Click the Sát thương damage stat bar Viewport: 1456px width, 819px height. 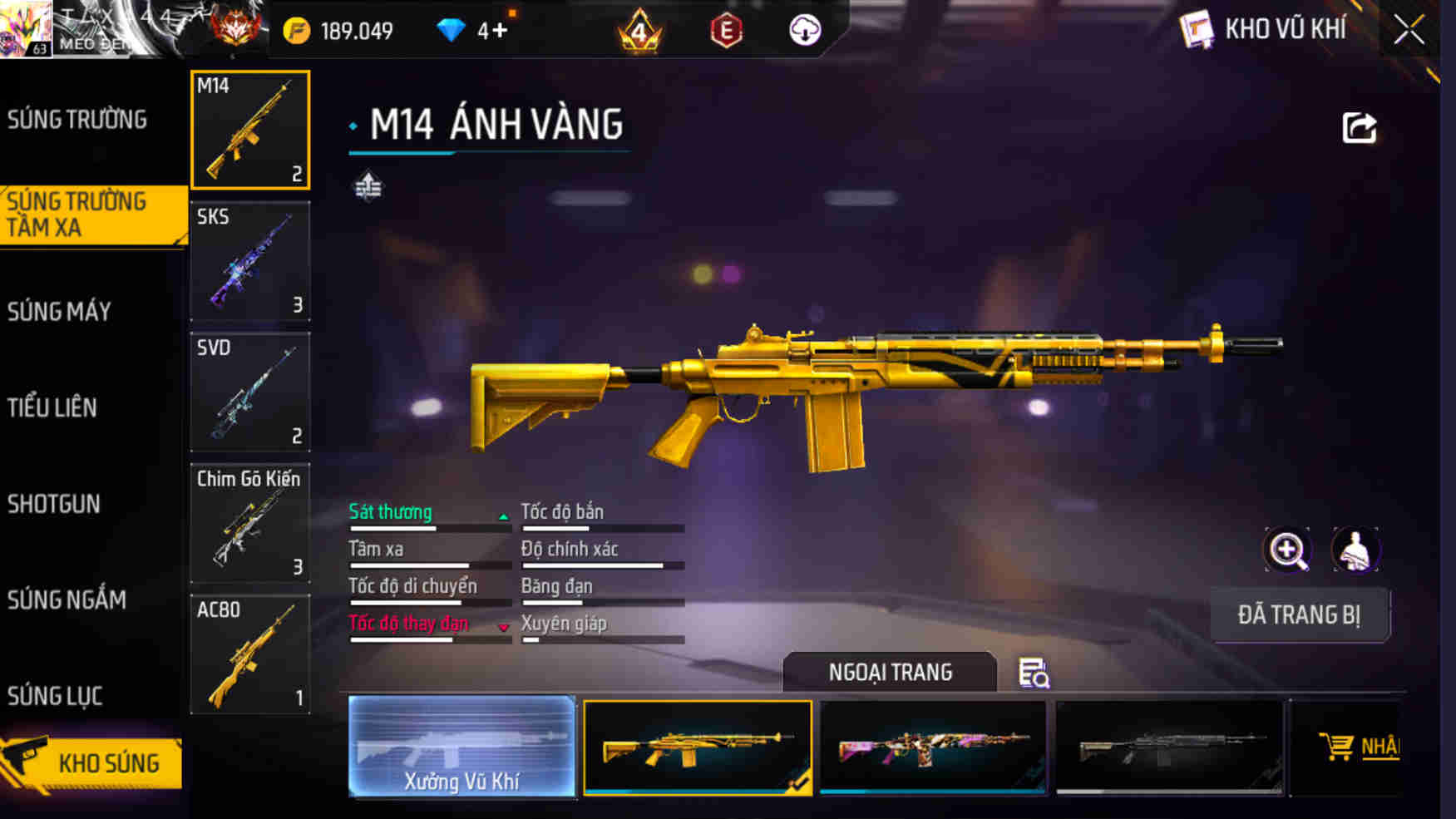(x=428, y=526)
